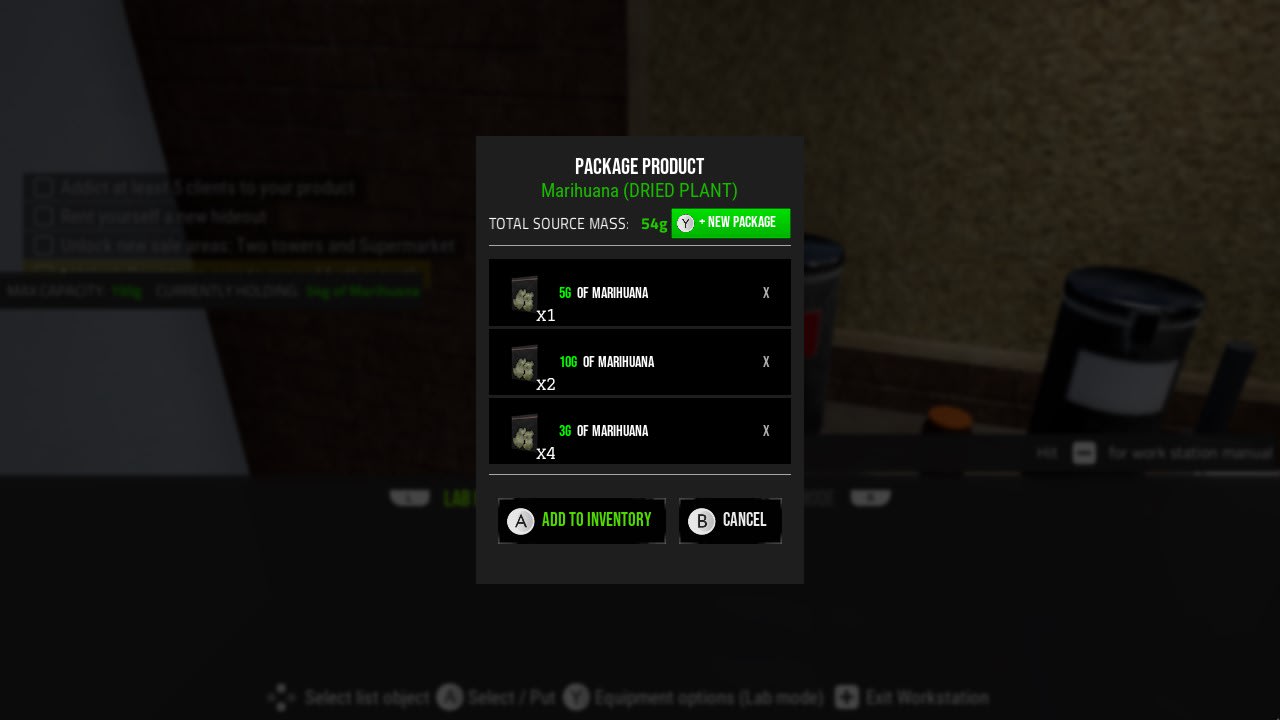Check the Addict at least 5 clients task
Image resolution: width=1280 pixels, height=720 pixels.
tap(43, 187)
